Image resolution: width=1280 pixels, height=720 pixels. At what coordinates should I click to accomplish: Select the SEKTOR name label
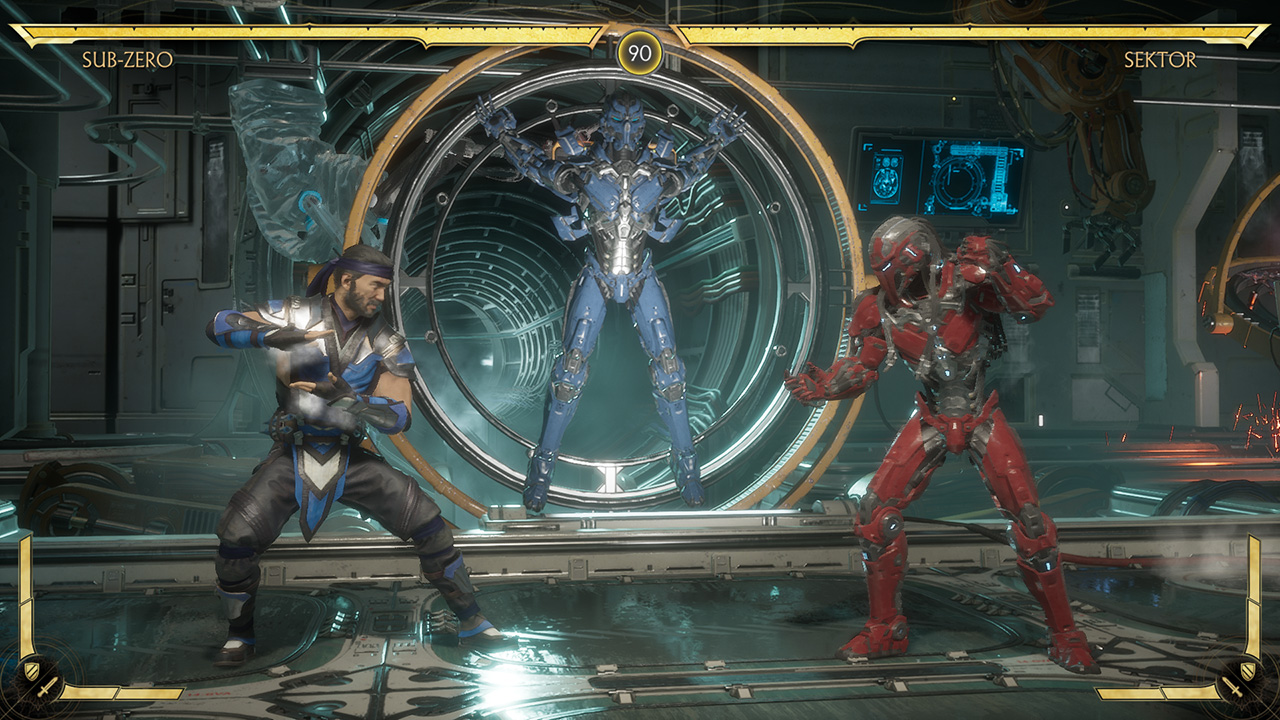pyautogui.click(x=1163, y=60)
